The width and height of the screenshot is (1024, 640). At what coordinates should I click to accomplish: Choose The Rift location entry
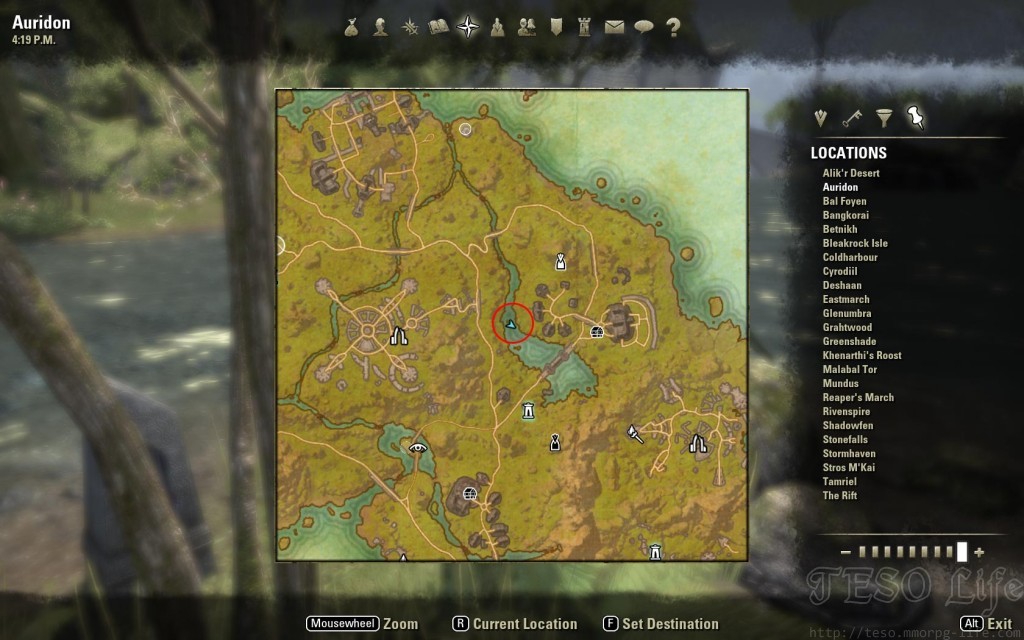pyautogui.click(x=840, y=495)
